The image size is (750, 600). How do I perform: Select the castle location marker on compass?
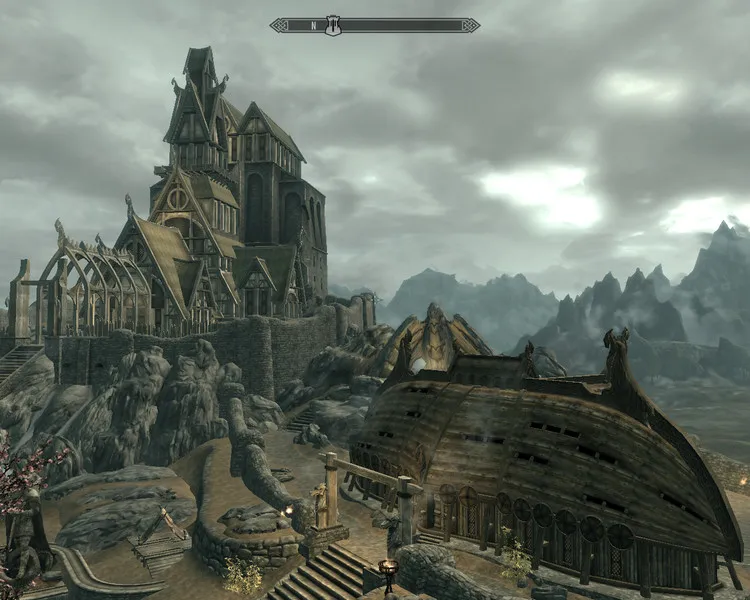click(x=333, y=25)
